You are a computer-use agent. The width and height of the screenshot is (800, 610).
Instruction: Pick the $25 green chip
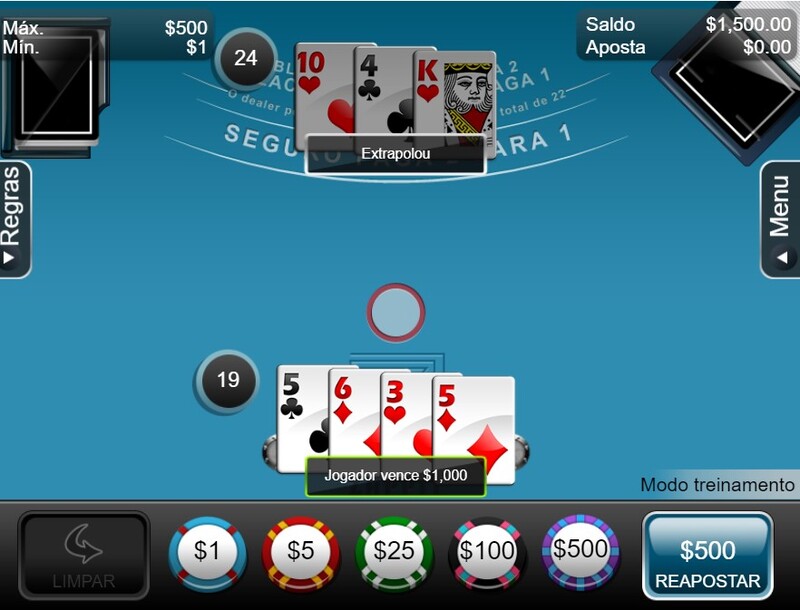pyautogui.click(x=393, y=551)
